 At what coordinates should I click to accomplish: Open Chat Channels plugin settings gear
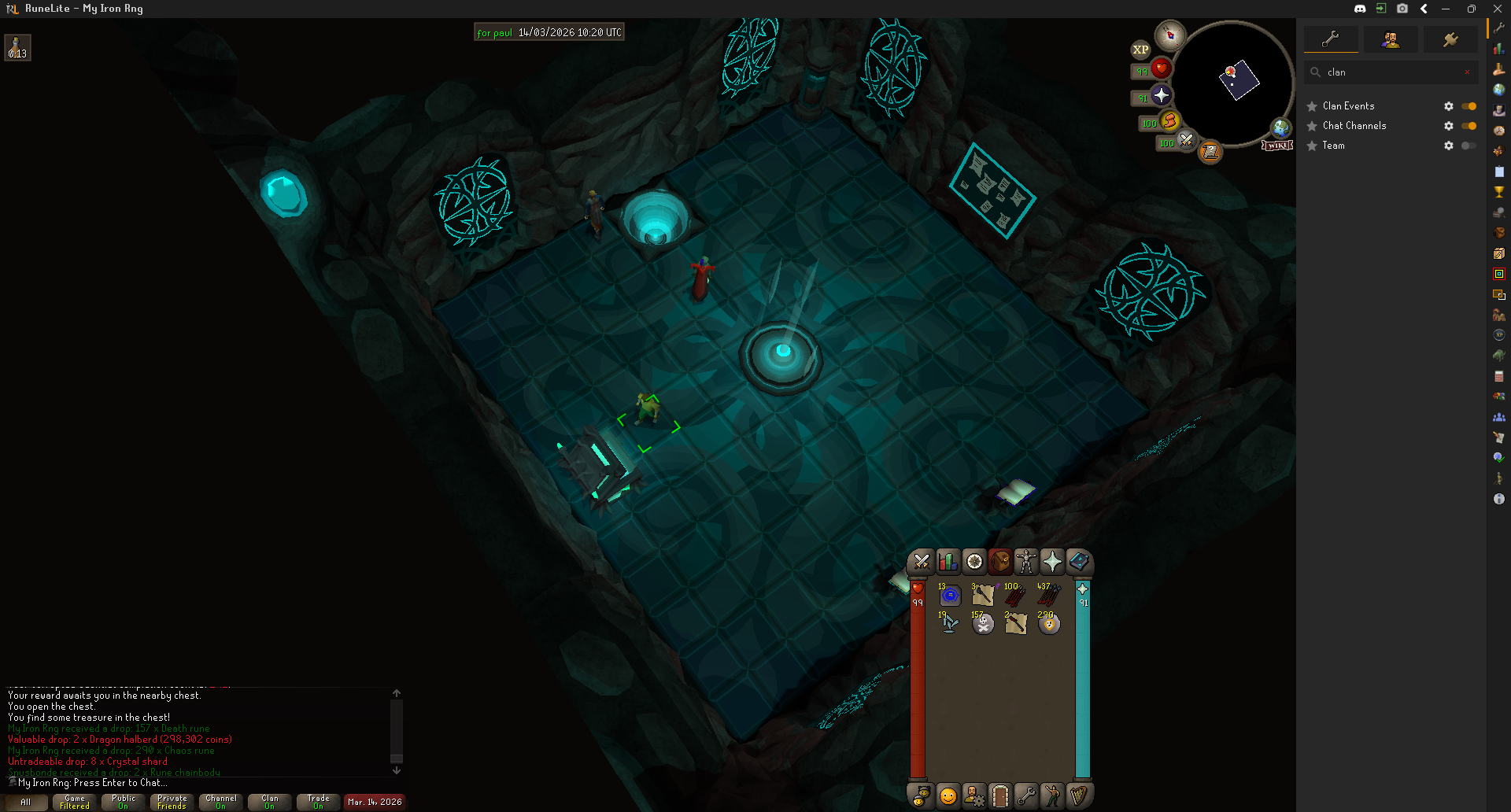[1448, 126]
